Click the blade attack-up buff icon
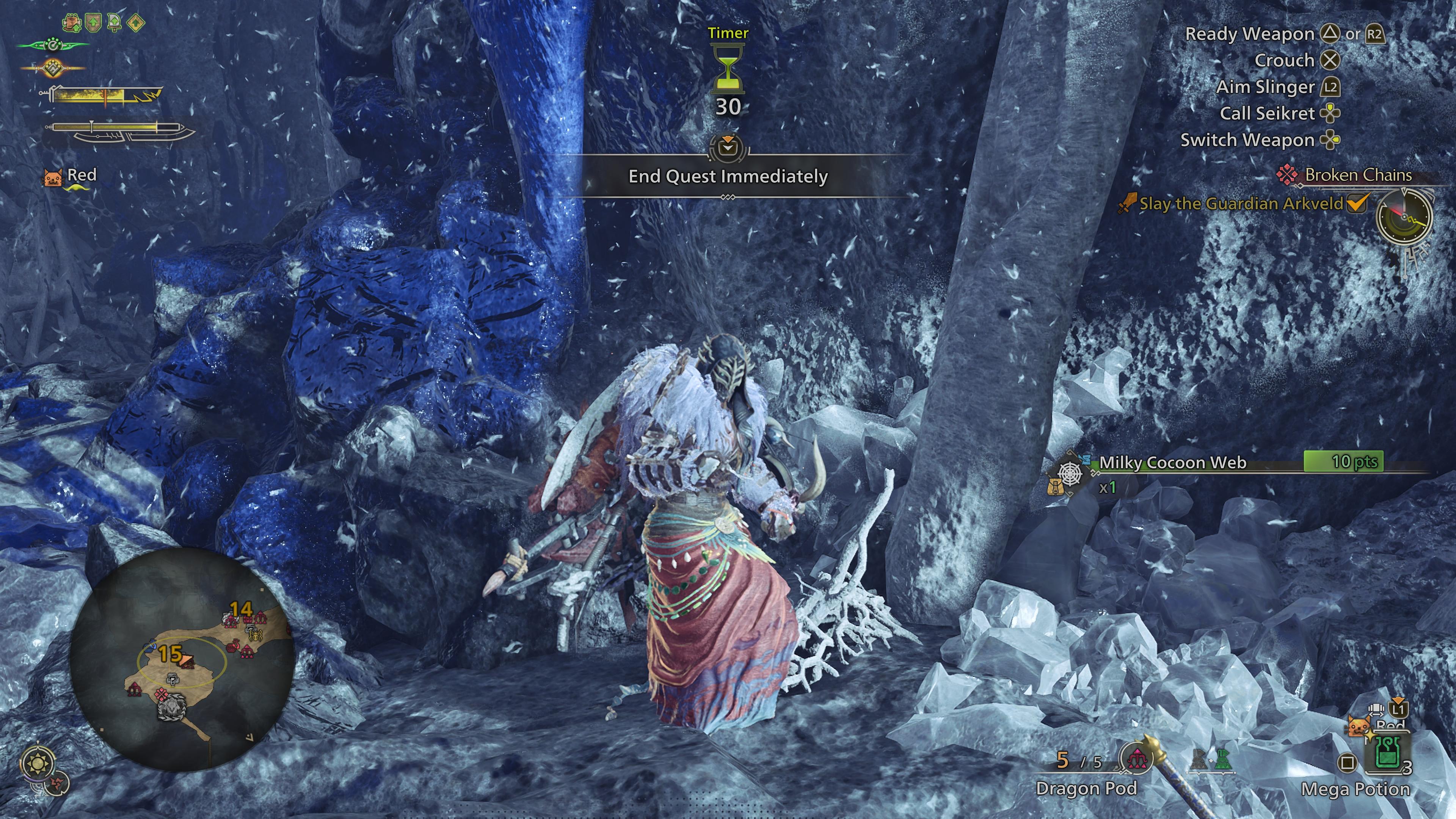 pos(114,23)
